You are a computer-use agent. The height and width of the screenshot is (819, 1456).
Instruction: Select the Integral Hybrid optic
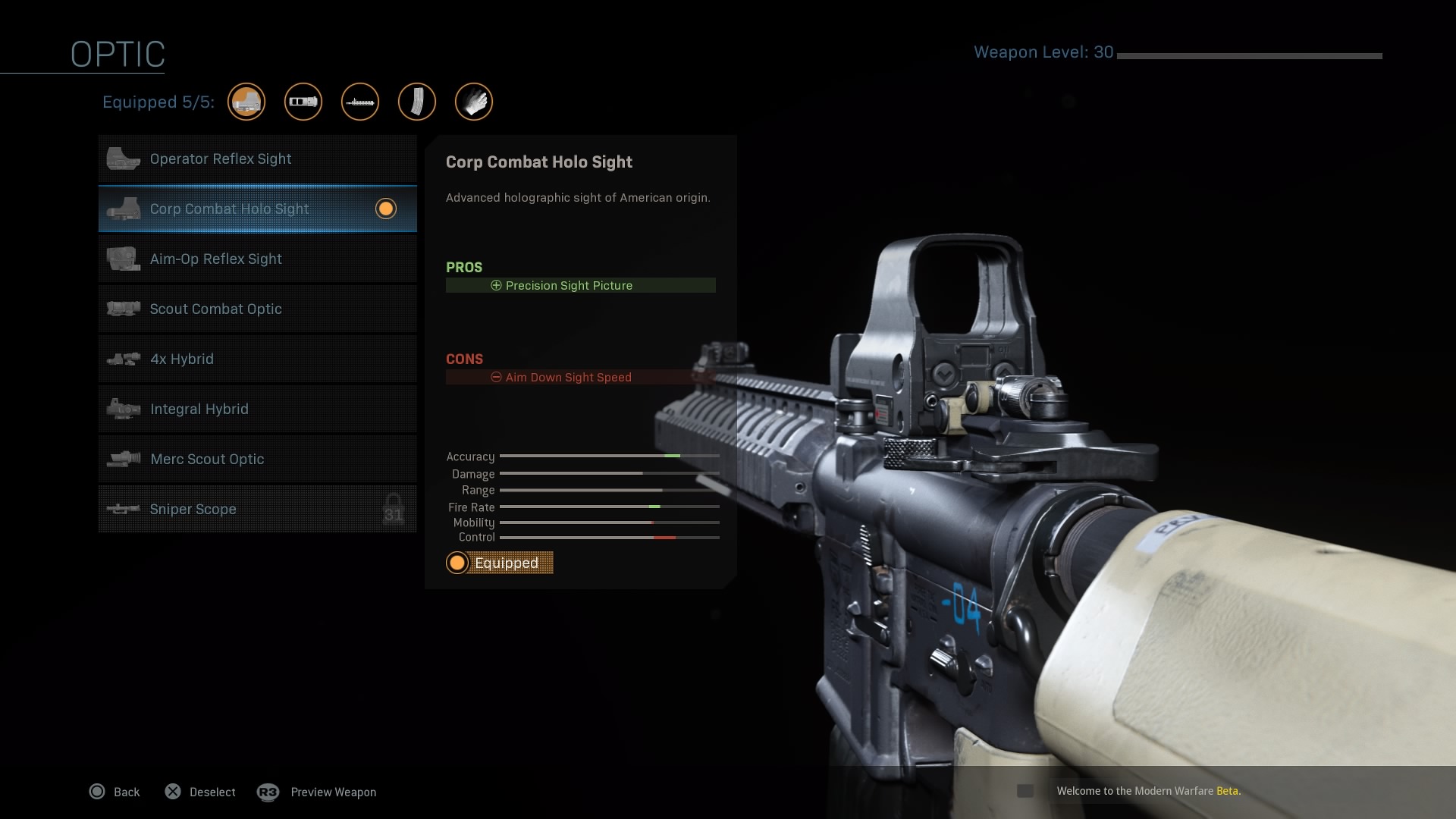(257, 409)
